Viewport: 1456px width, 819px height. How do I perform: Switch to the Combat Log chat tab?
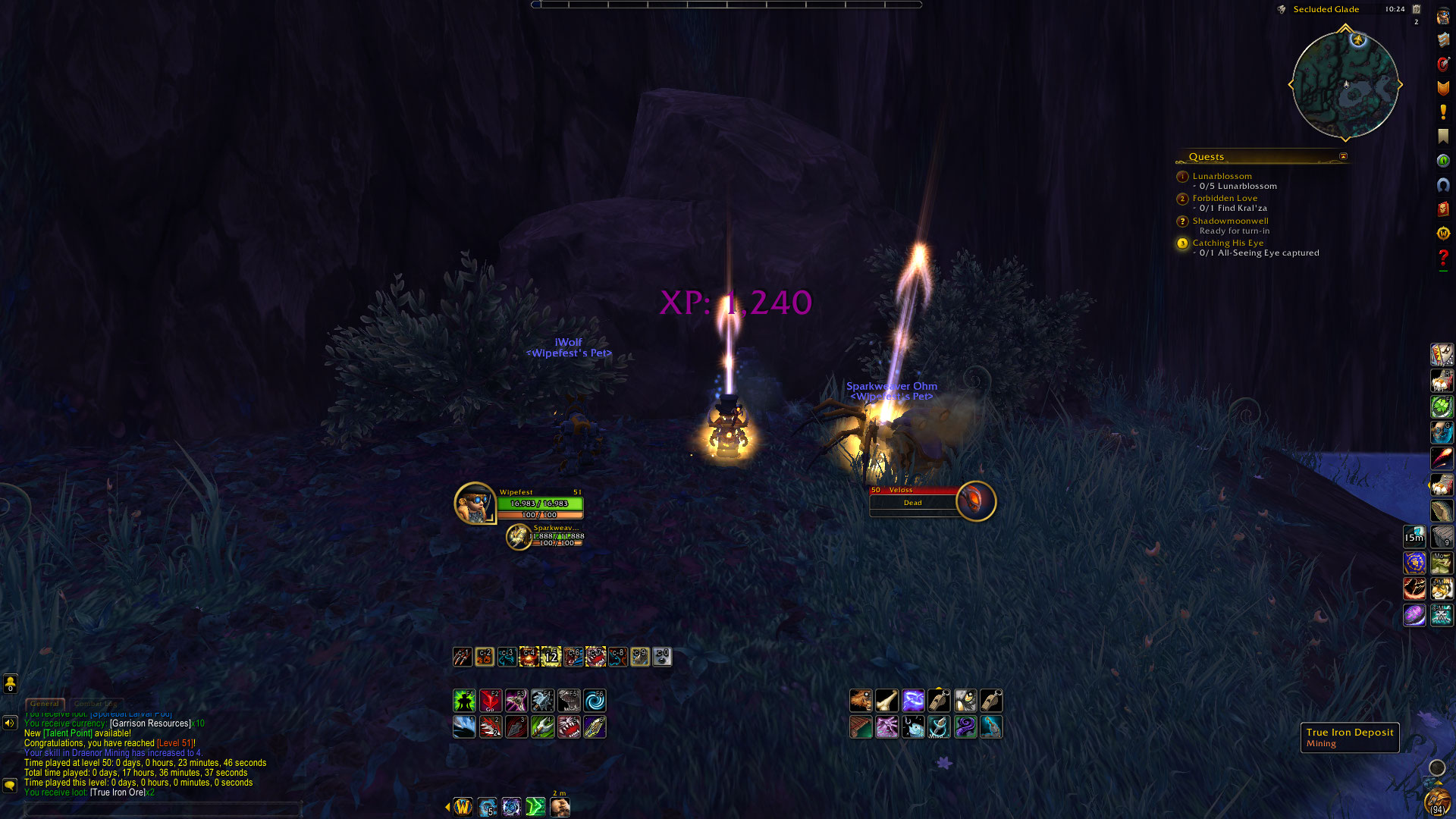coord(96,704)
